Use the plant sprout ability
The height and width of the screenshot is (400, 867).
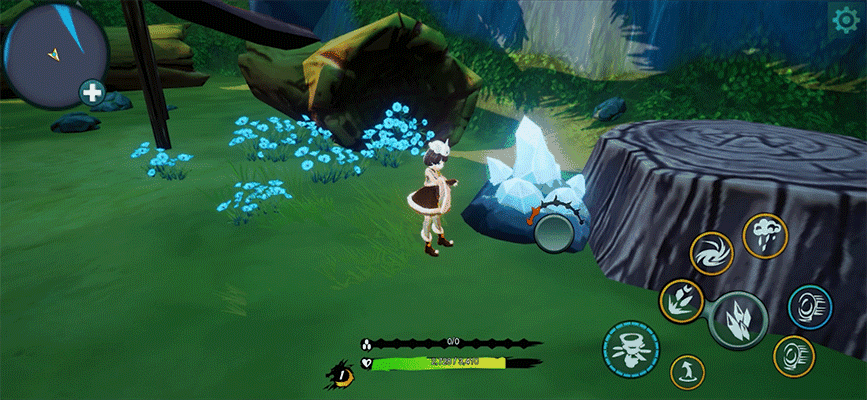[681, 301]
